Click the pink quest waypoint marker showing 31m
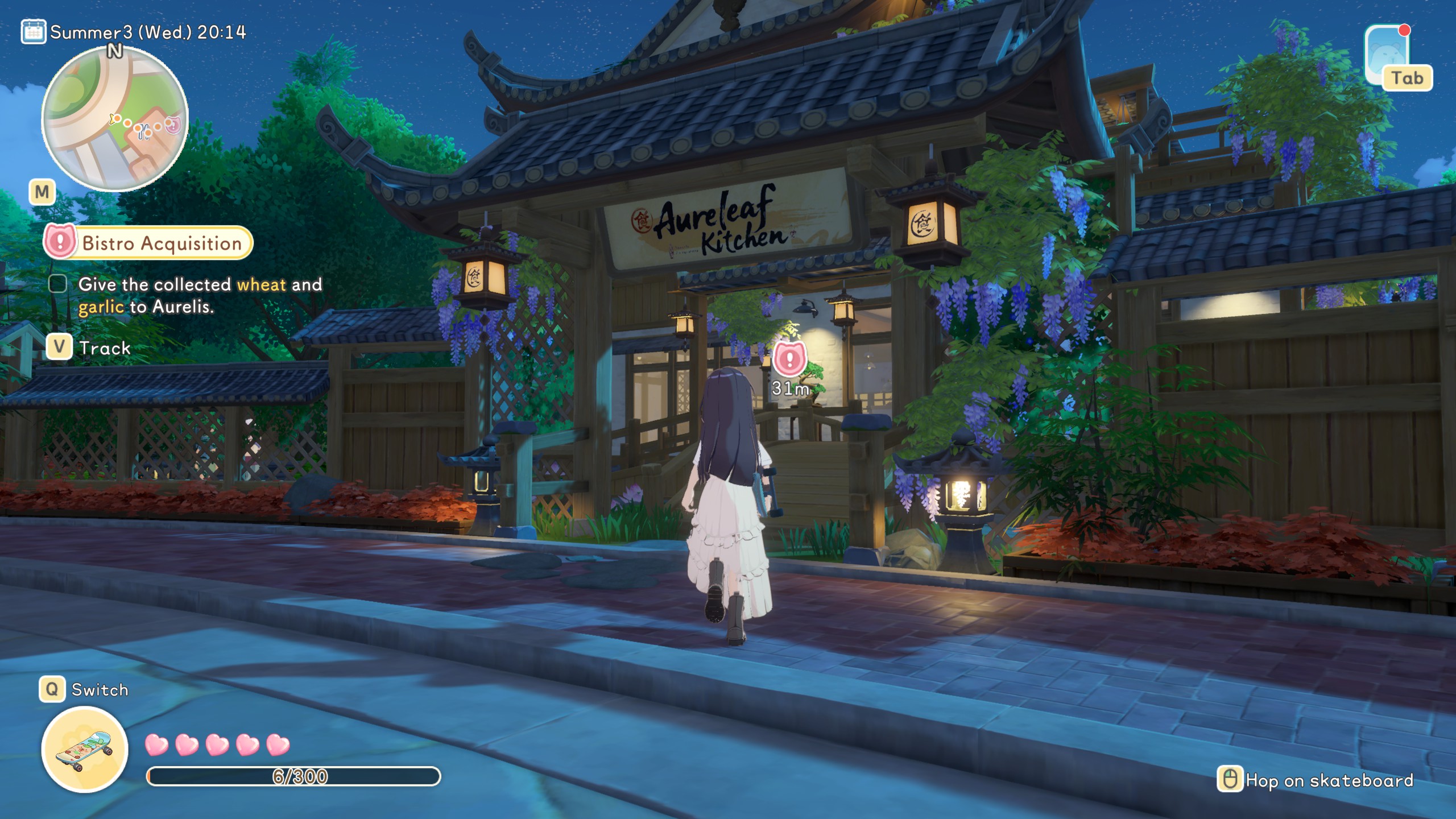Image resolution: width=1456 pixels, height=819 pixels. (789, 359)
